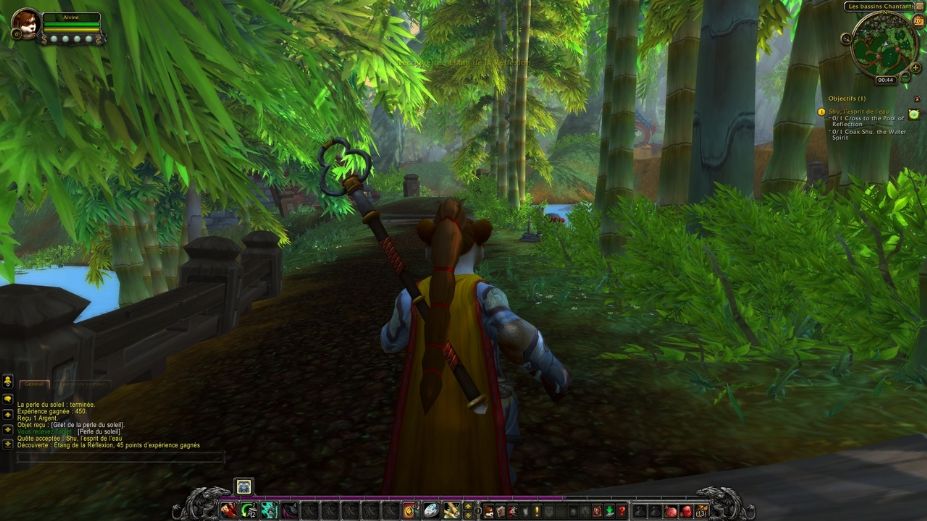Image resolution: width=927 pixels, height=521 pixels.
Task: Click the player character portrait
Action: (x=25, y=24)
